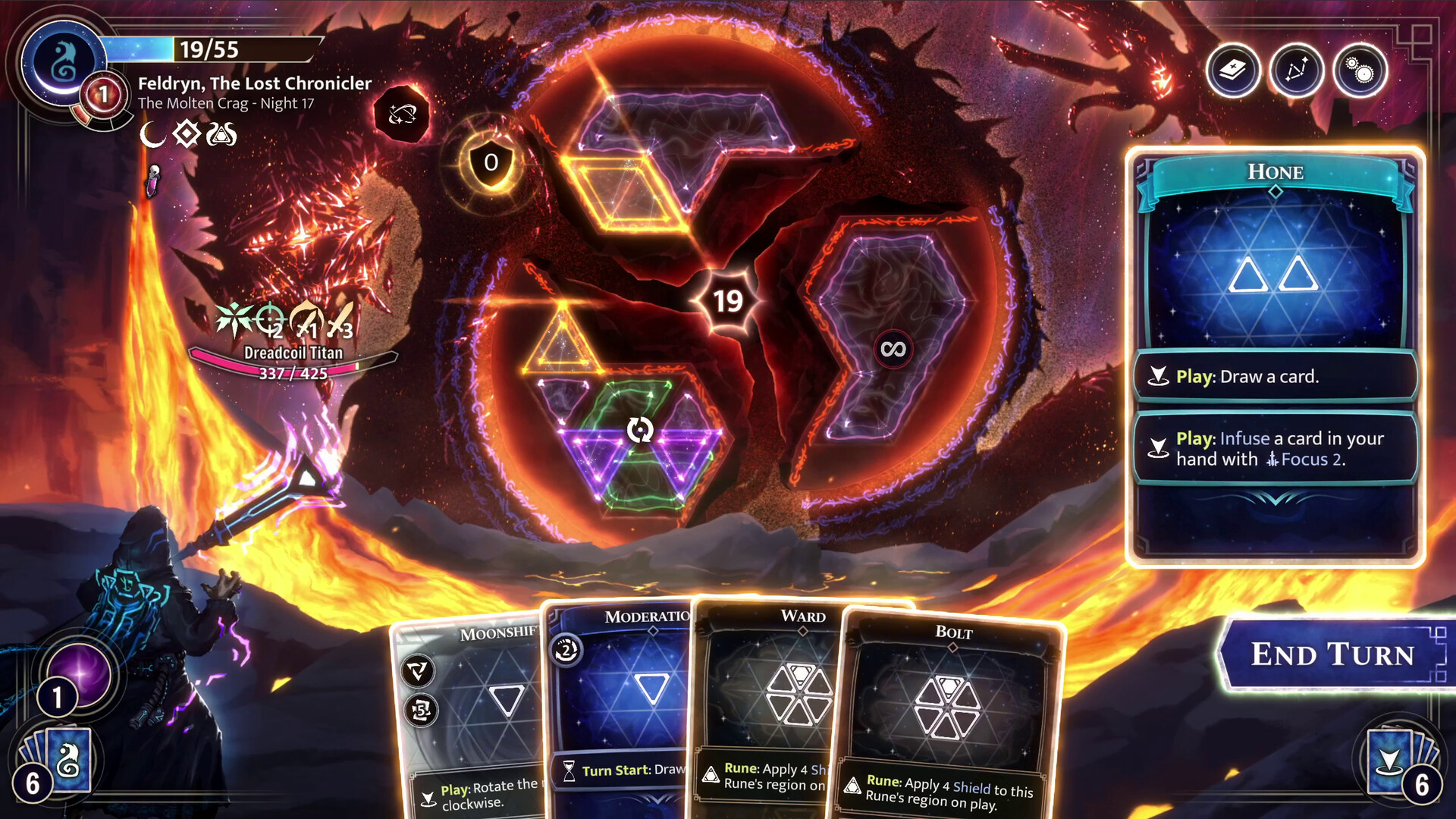This screenshot has height=819, width=1456.
Task: Click the 19 energy star in the board center
Action: click(728, 300)
